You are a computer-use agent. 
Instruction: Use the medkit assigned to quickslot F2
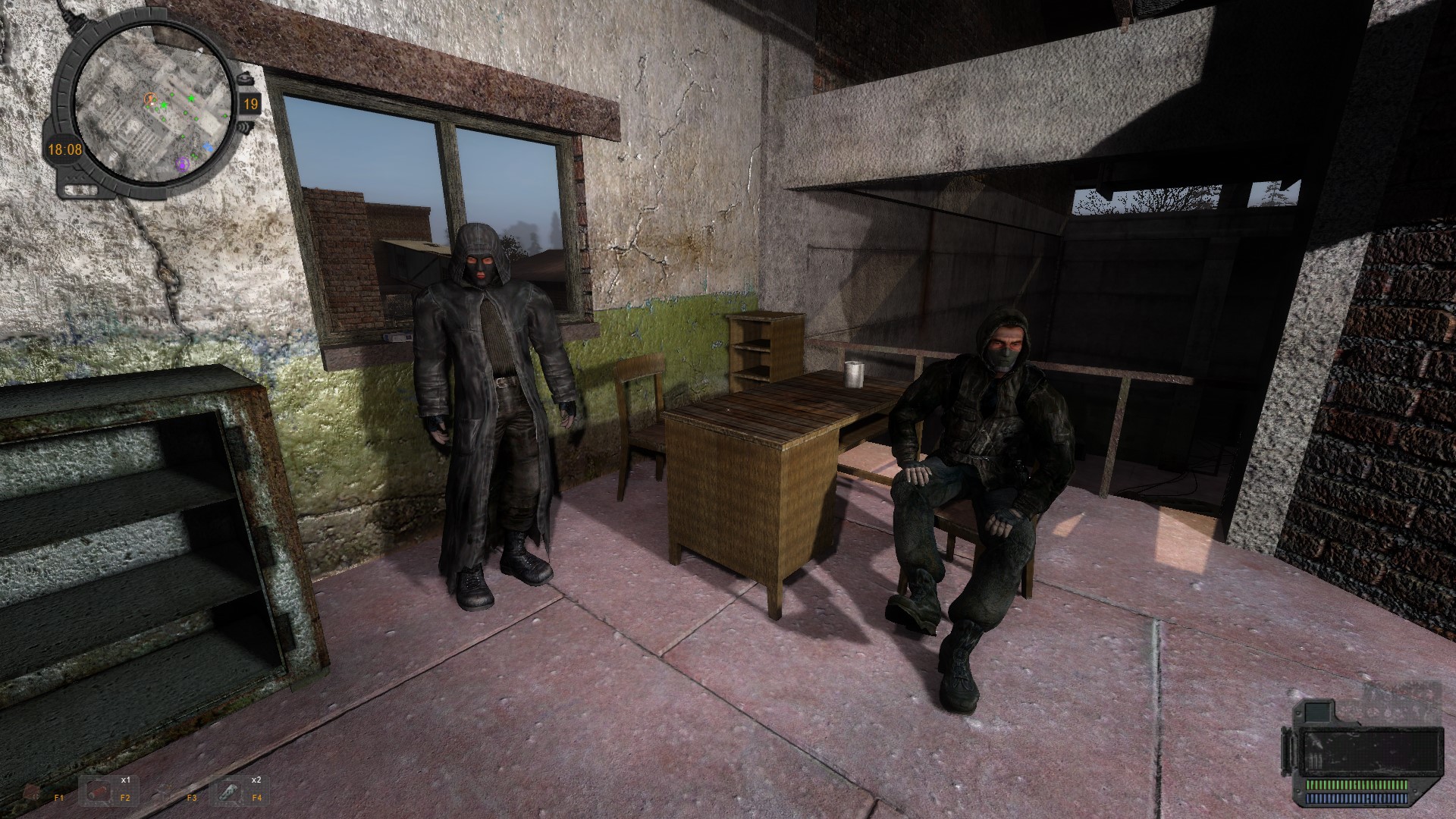(98, 792)
